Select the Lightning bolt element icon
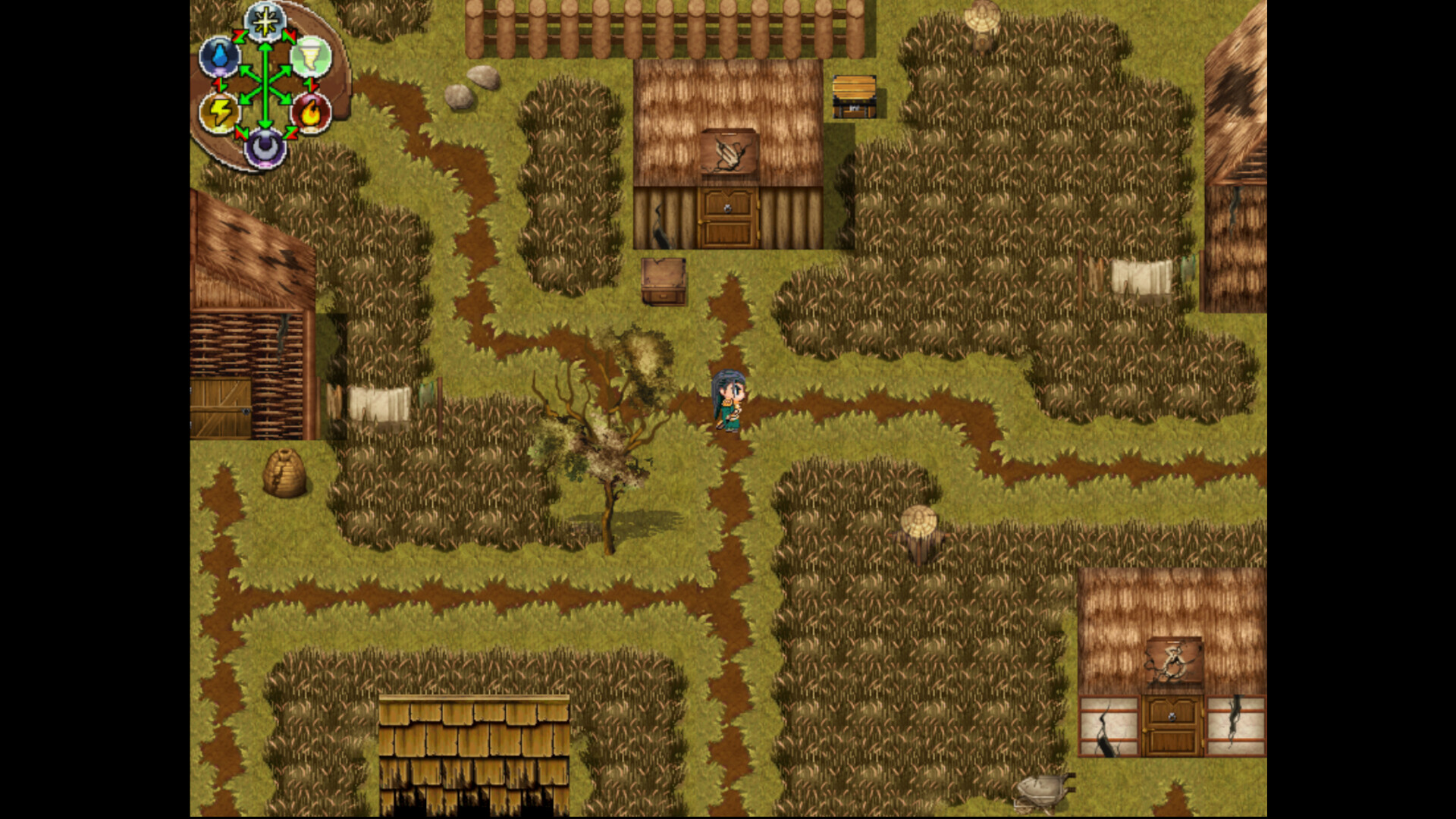This screenshot has width=1456, height=819. 218,111
